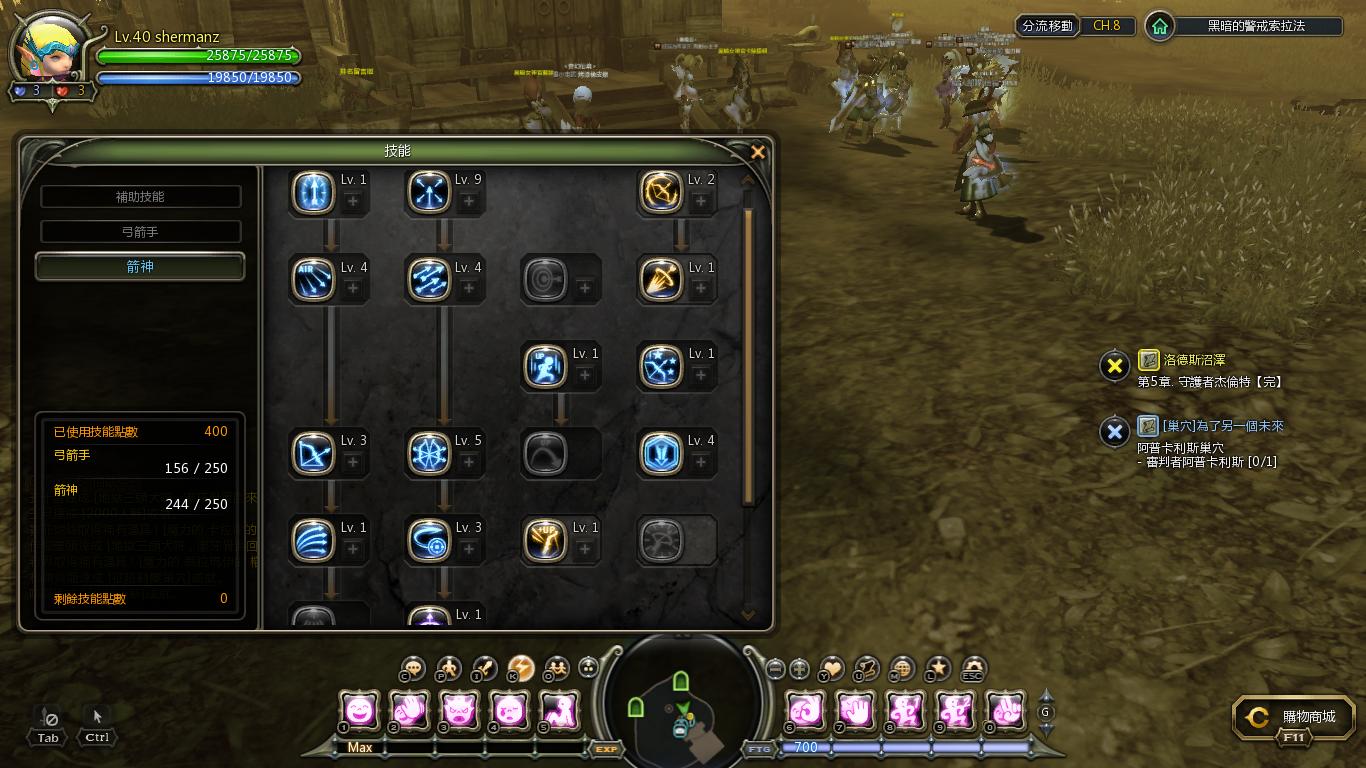Open the lightning bolt skill menu icon
The height and width of the screenshot is (768, 1366).
pyautogui.click(x=521, y=668)
